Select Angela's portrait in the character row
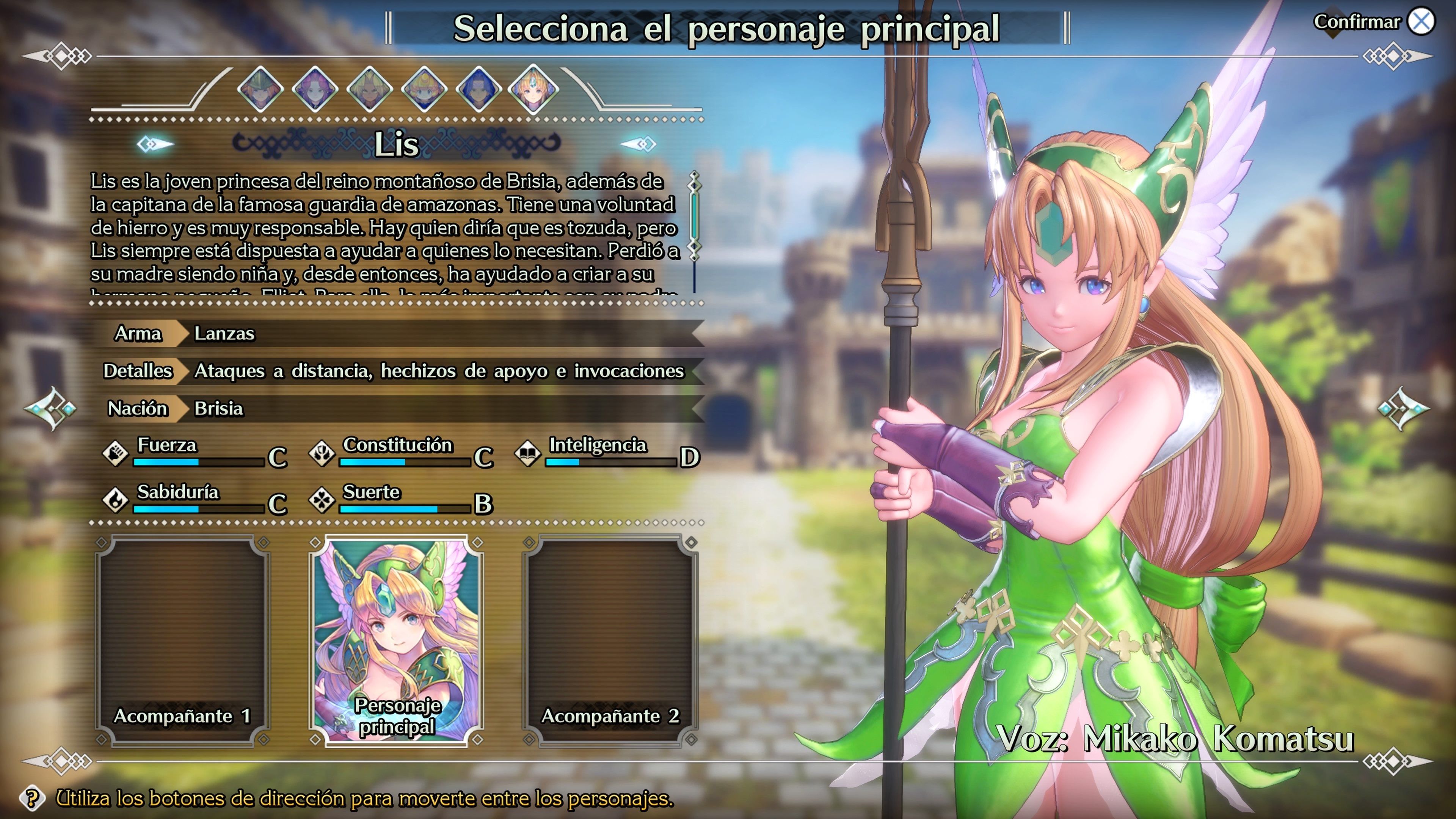This screenshot has width=1456, height=819. point(315,91)
